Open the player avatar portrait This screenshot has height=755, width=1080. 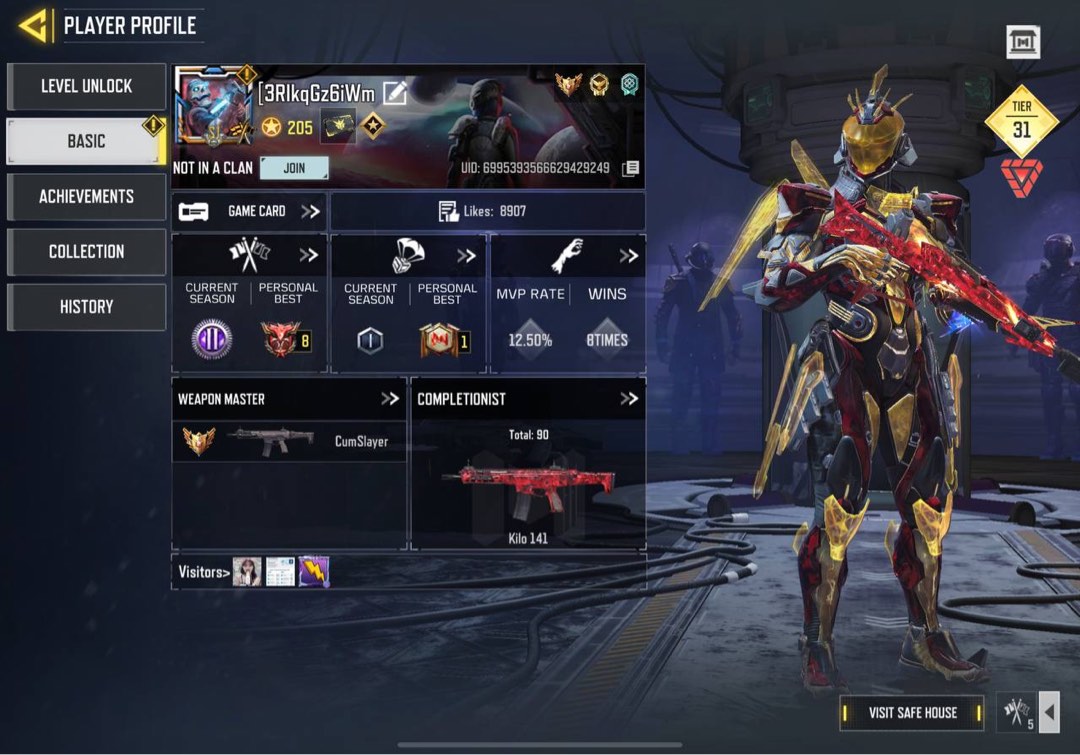point(213,108)
